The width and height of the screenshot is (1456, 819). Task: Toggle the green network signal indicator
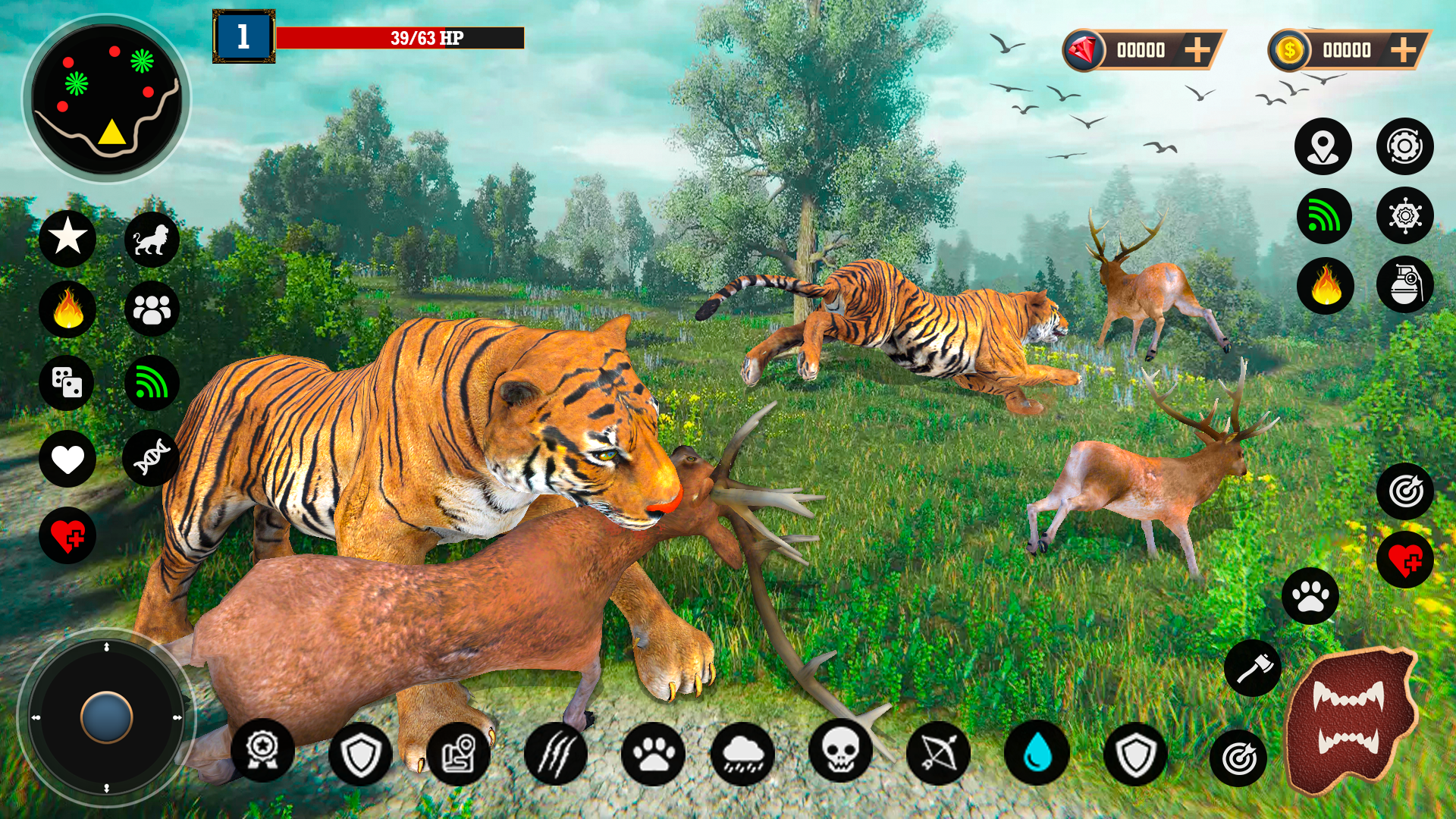[1323, 216]
